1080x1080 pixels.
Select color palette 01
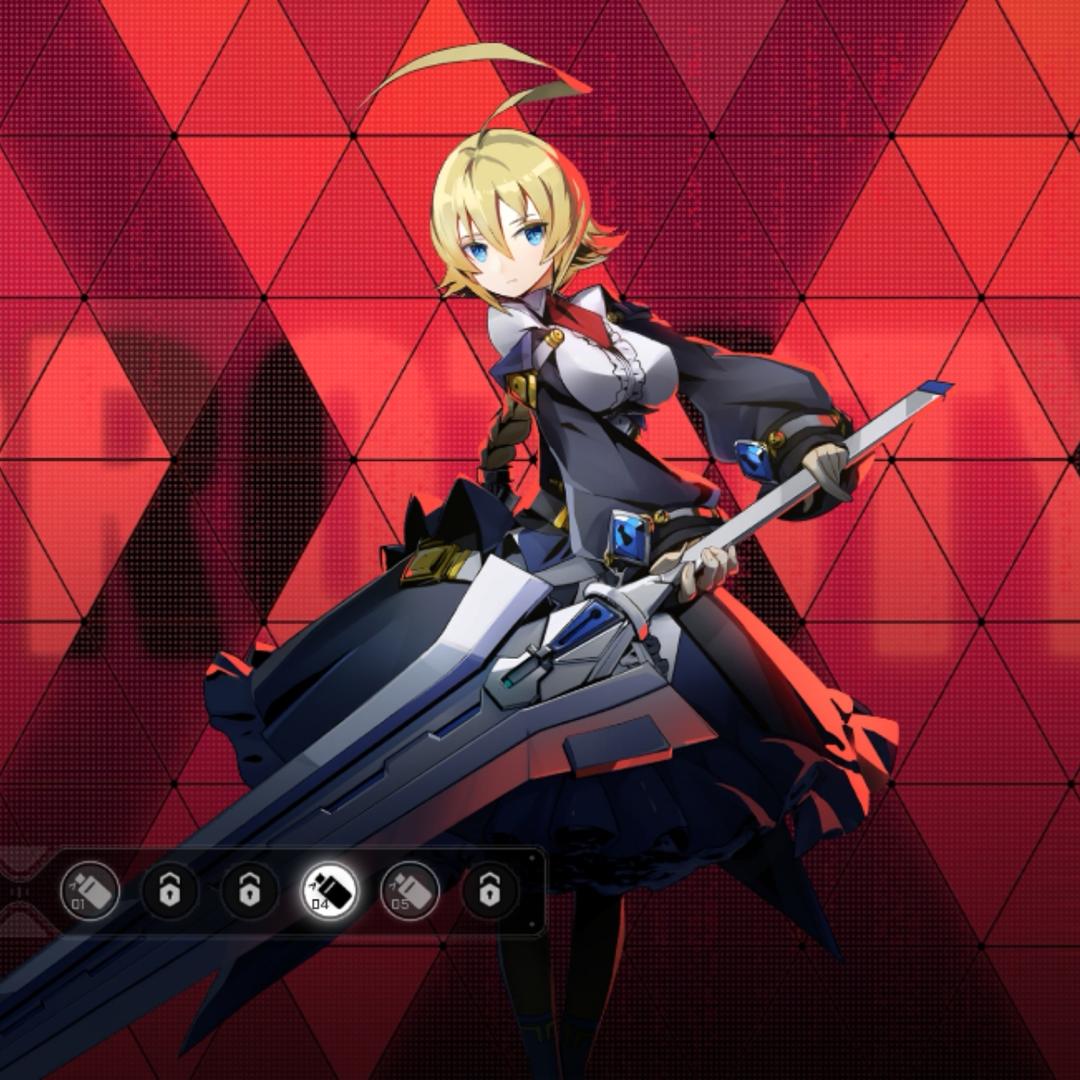(90, 891)
